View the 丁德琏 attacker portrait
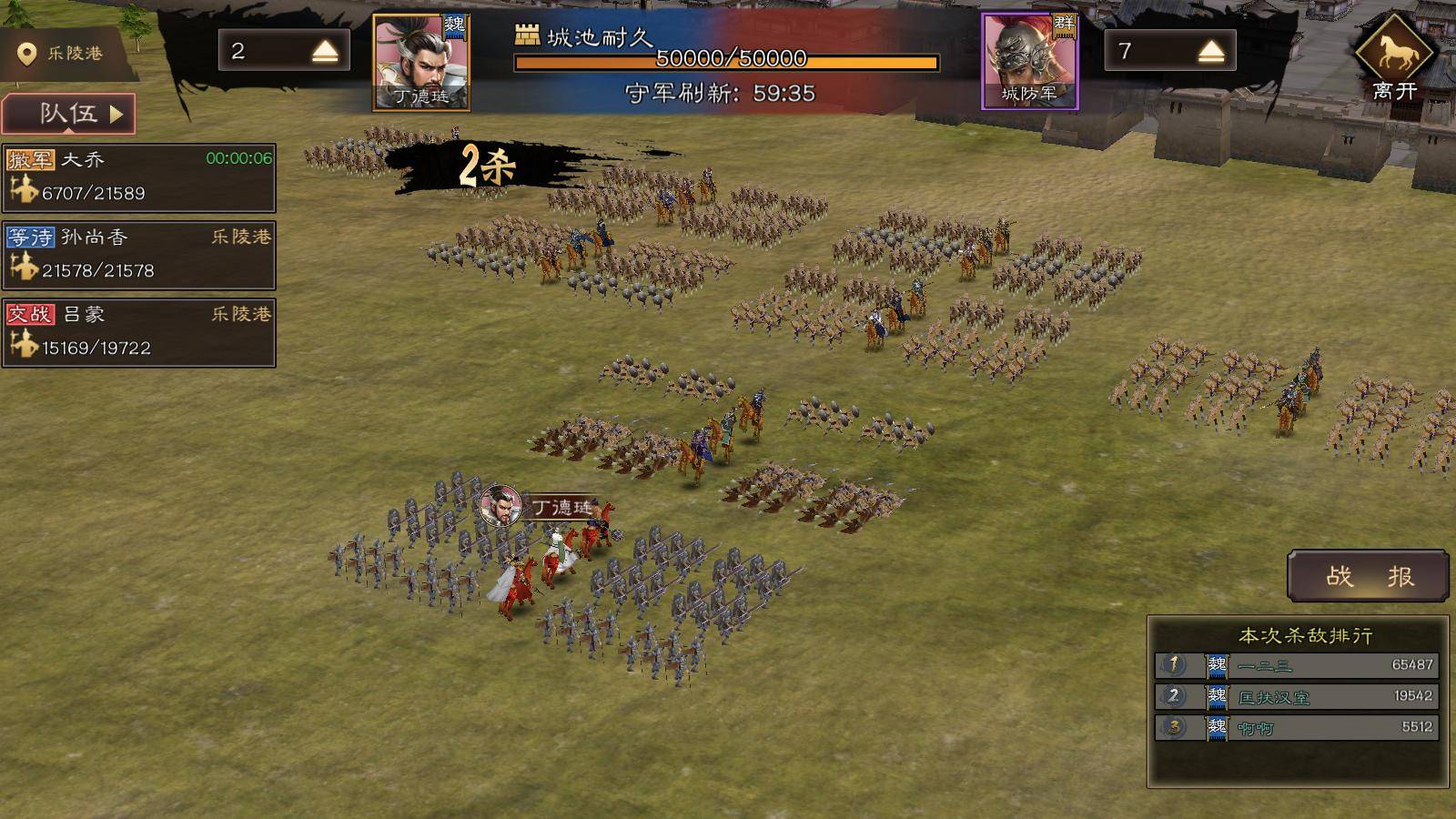 click(421, 62)
